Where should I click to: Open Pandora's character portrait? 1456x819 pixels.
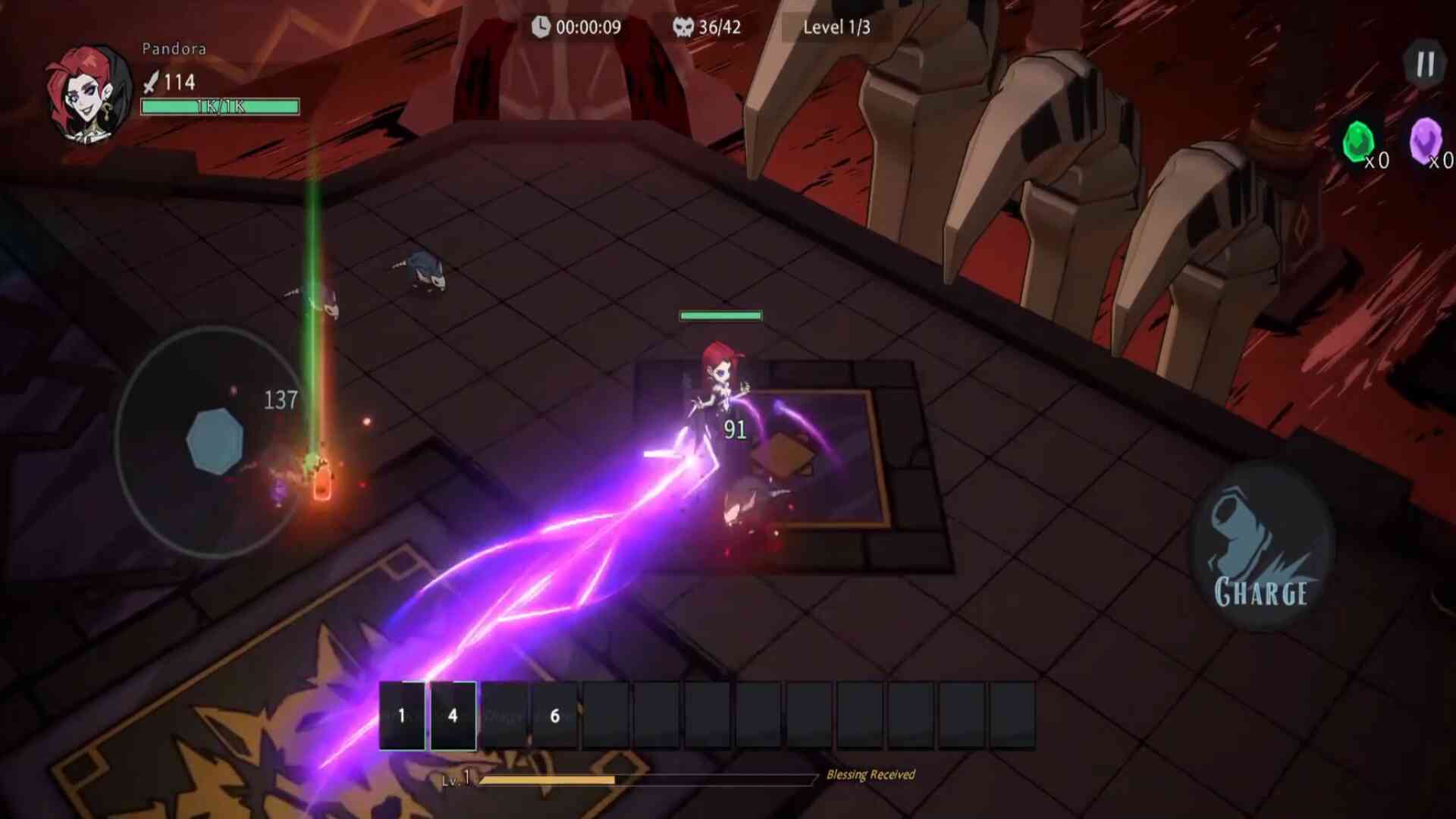[x=89, y=94]
